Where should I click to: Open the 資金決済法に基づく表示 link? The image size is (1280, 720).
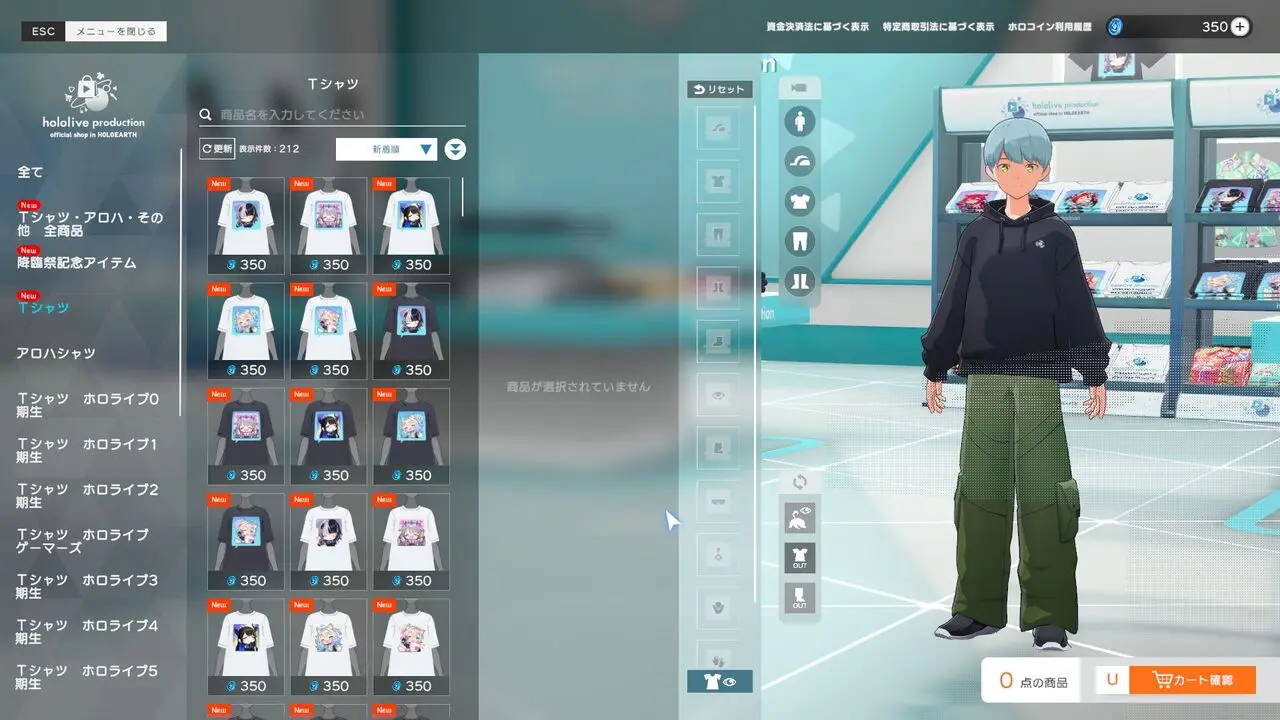pos(817,27)
